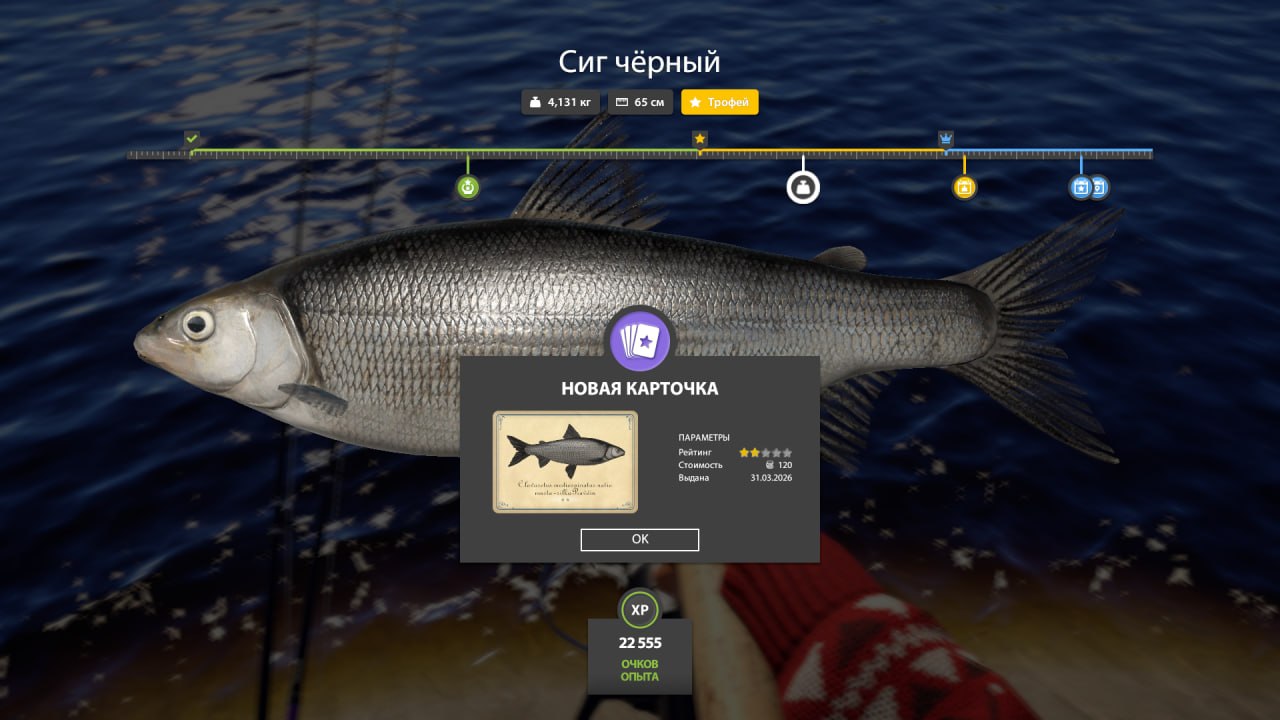Viewport: 1280px width, 720px height.
Task: Click the purple card collection icon
Action: click(640, 340)
